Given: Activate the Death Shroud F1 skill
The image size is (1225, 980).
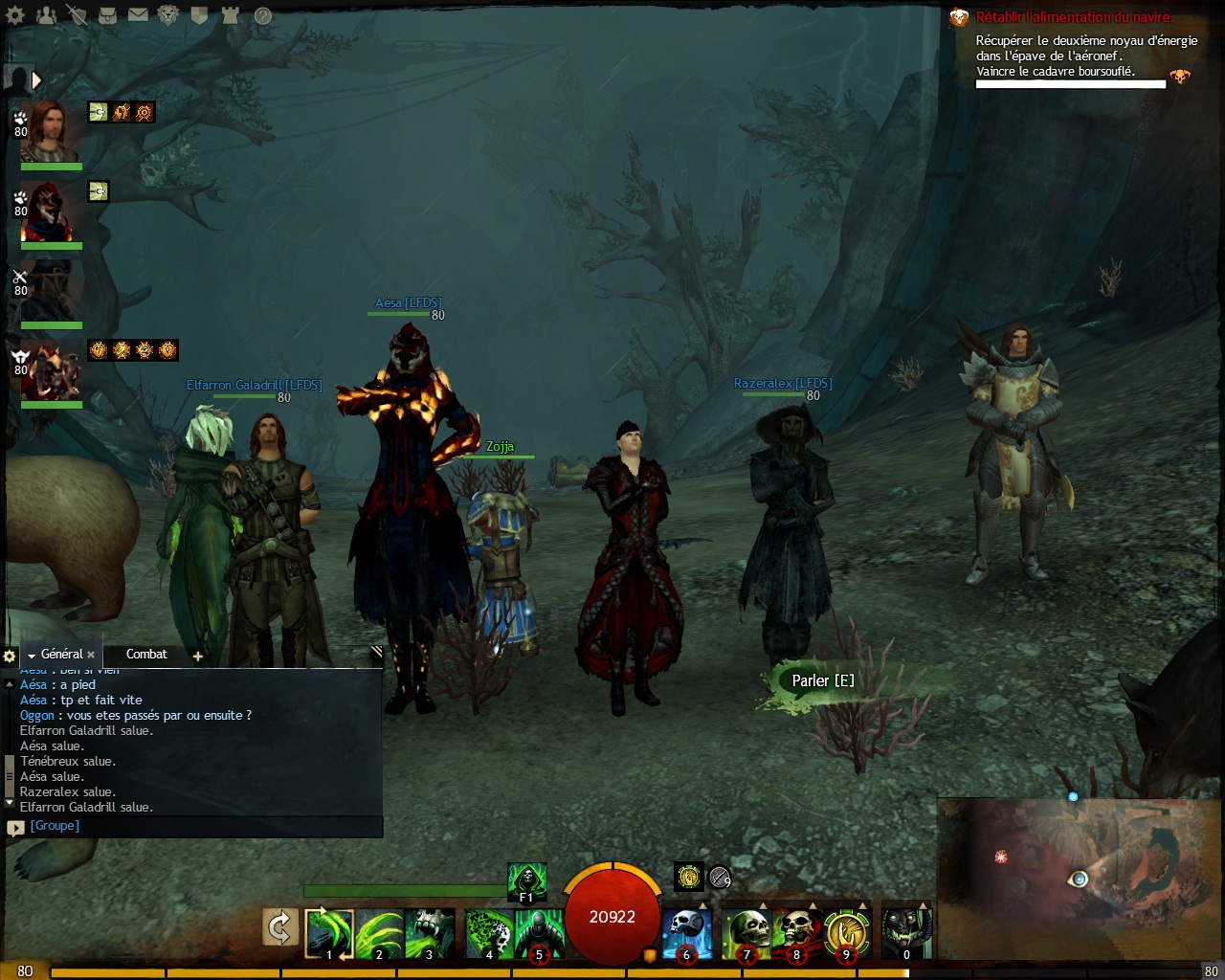Looking at the screenshot, I should coord(525,881).
